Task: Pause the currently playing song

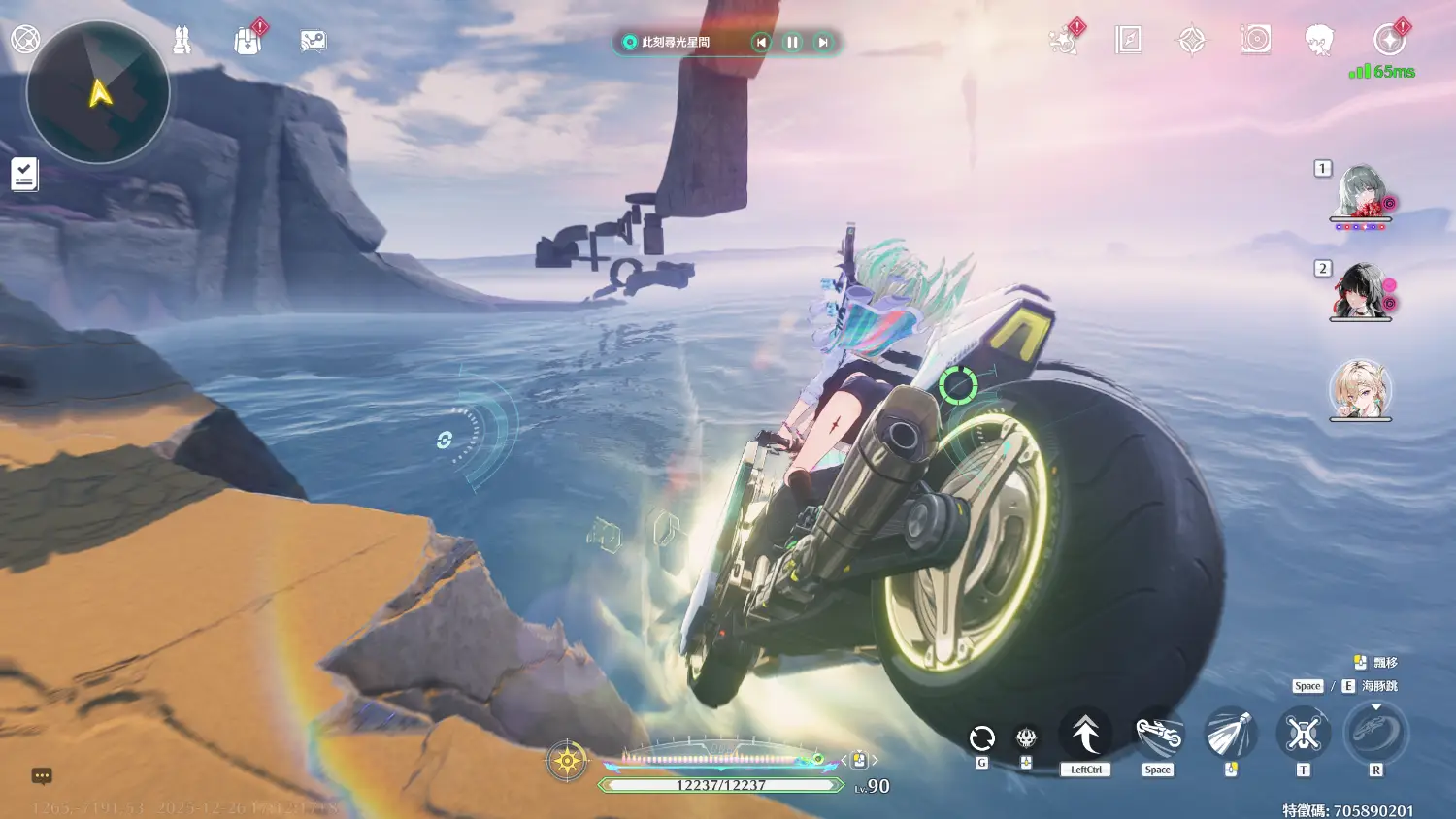Action: tap(792, 42)
